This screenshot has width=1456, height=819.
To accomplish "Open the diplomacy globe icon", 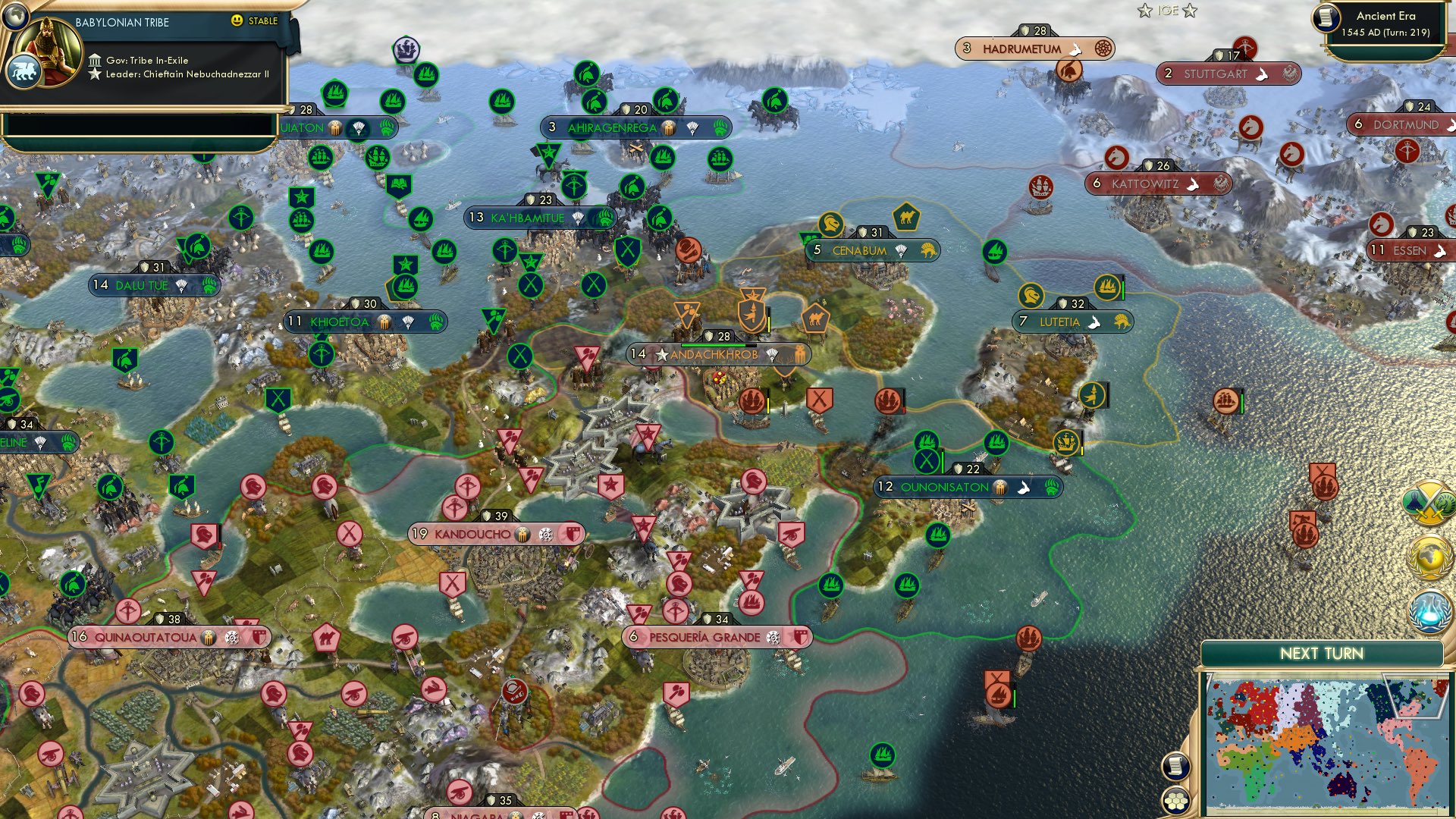I will click(x=1432, y=555).
